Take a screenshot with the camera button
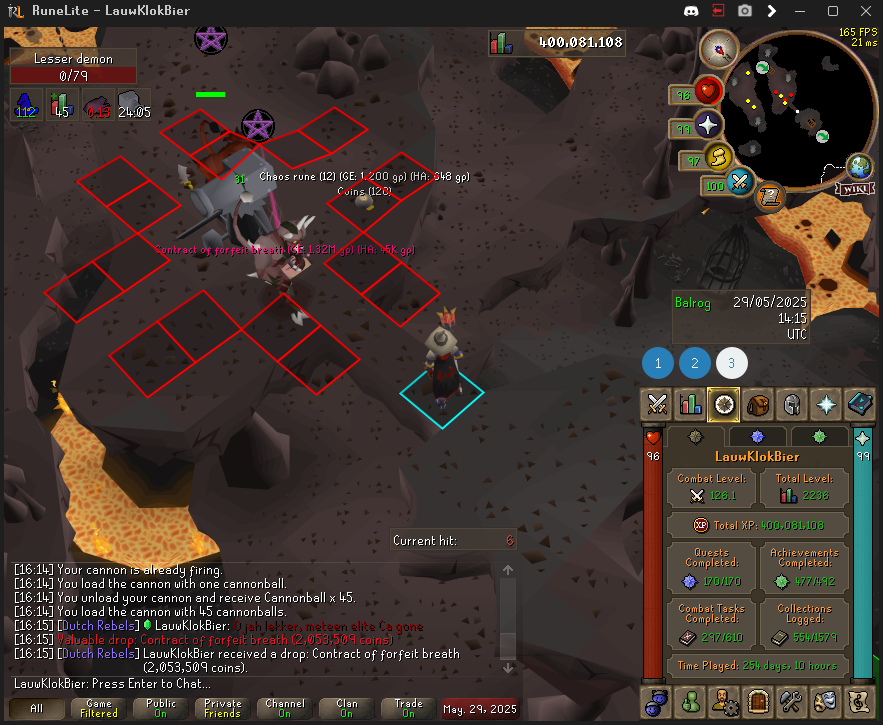 tap(745, 11)
